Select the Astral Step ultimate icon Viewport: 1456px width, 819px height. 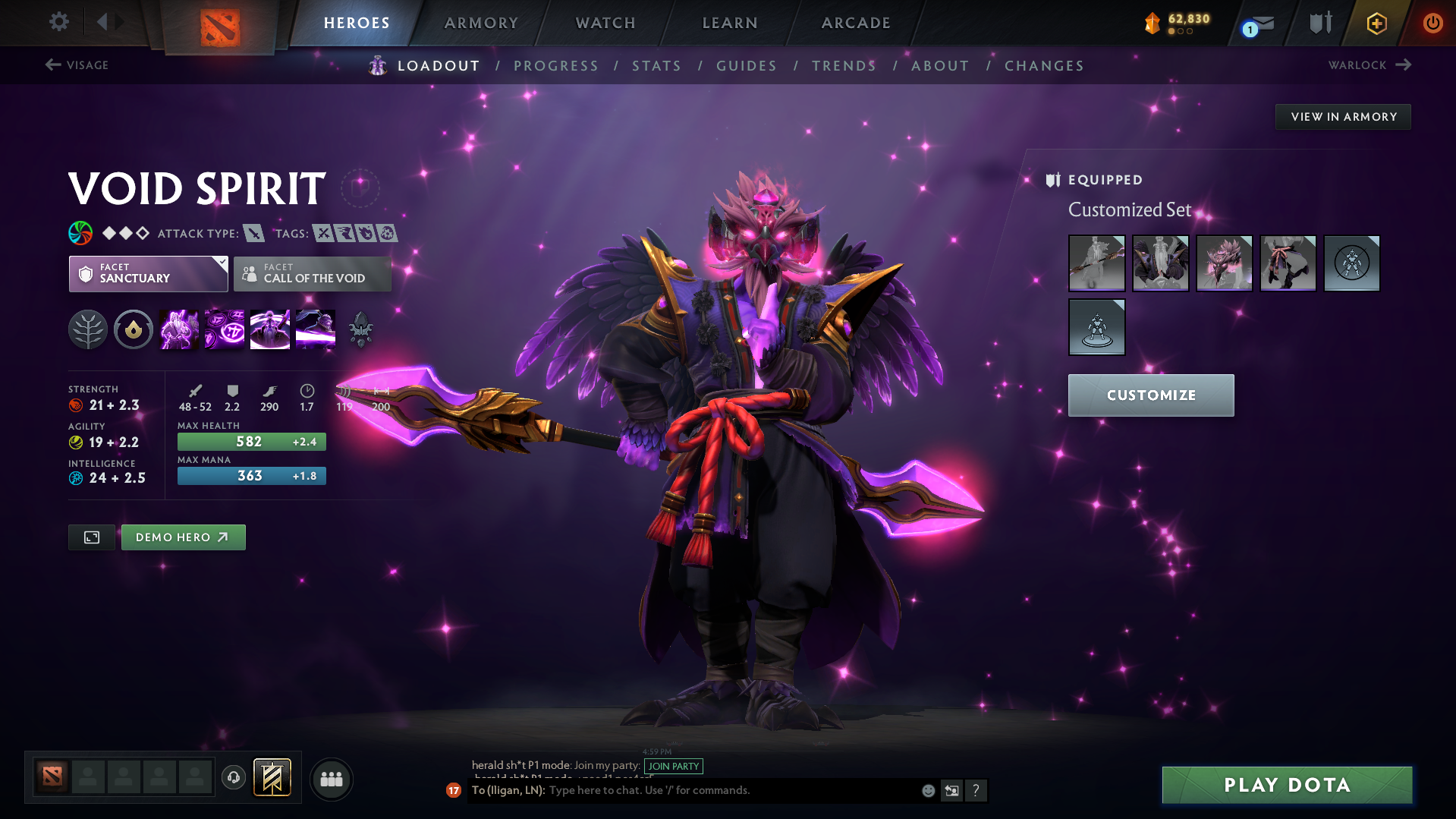pyautogui.click(x=315, y=329)
